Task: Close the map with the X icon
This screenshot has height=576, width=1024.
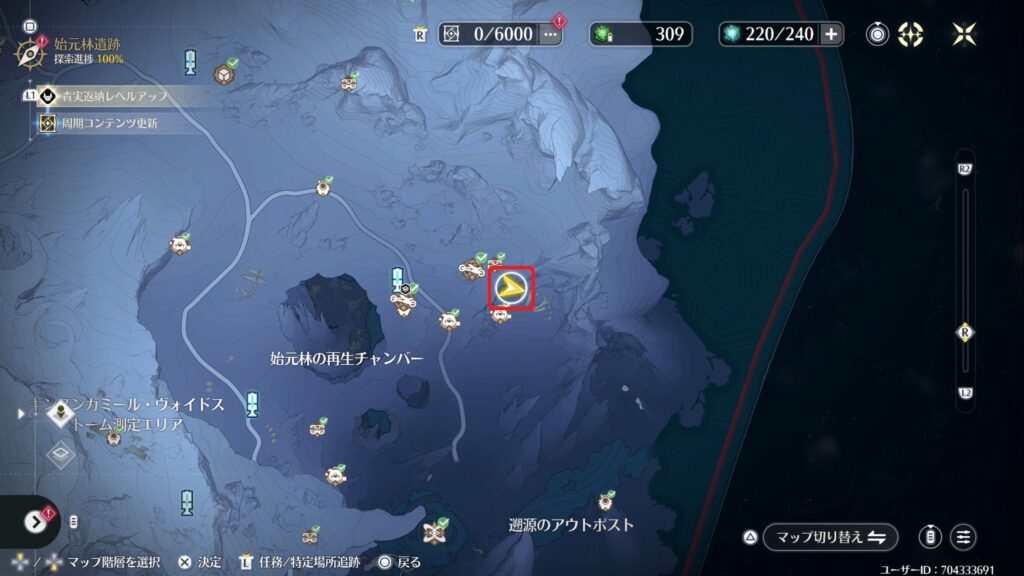Action: tap(964, 34)
